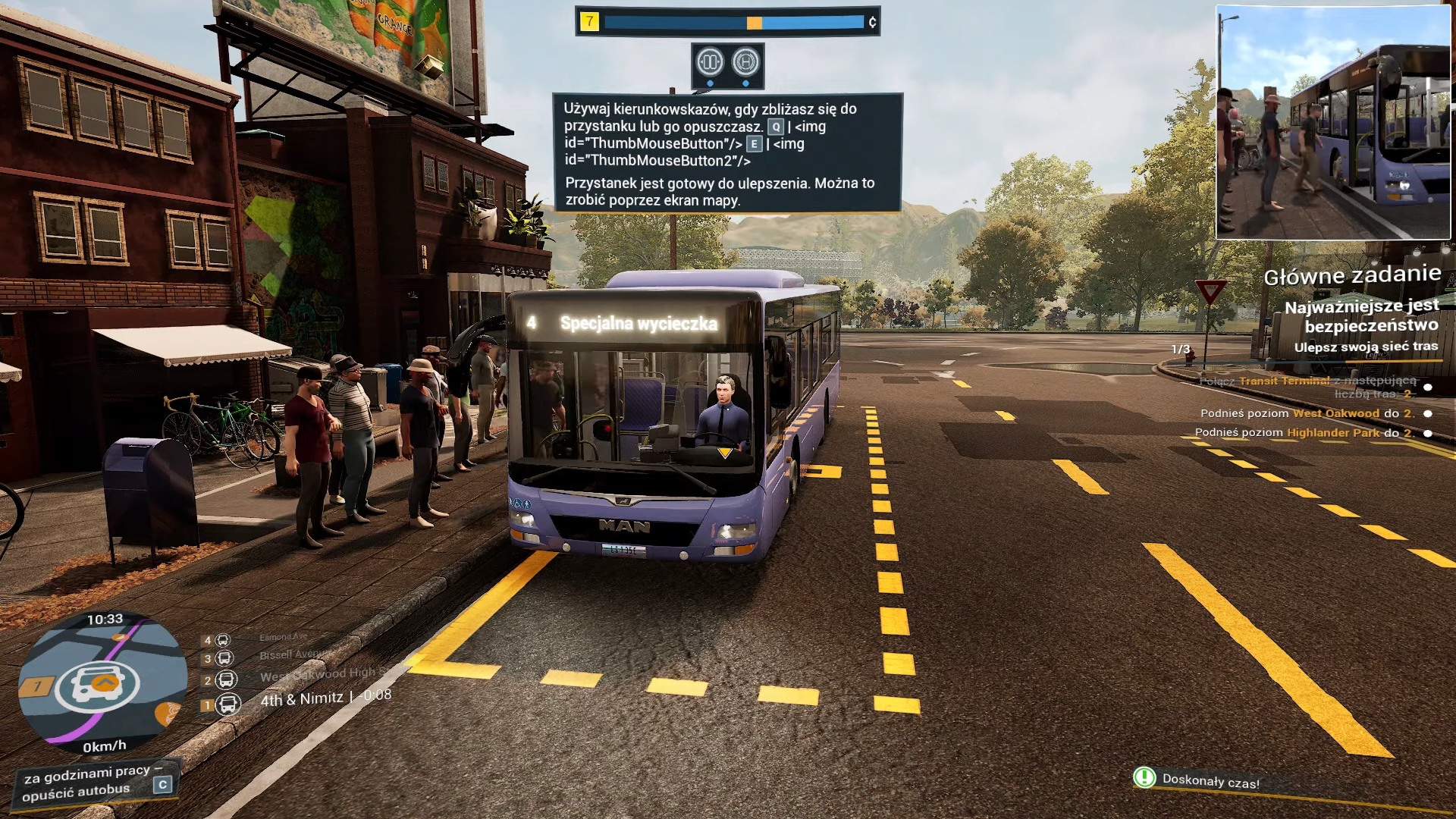Click the door camera preview thumbnail
Viewport: 1456px width, 819px height.
coord(1332,123)
